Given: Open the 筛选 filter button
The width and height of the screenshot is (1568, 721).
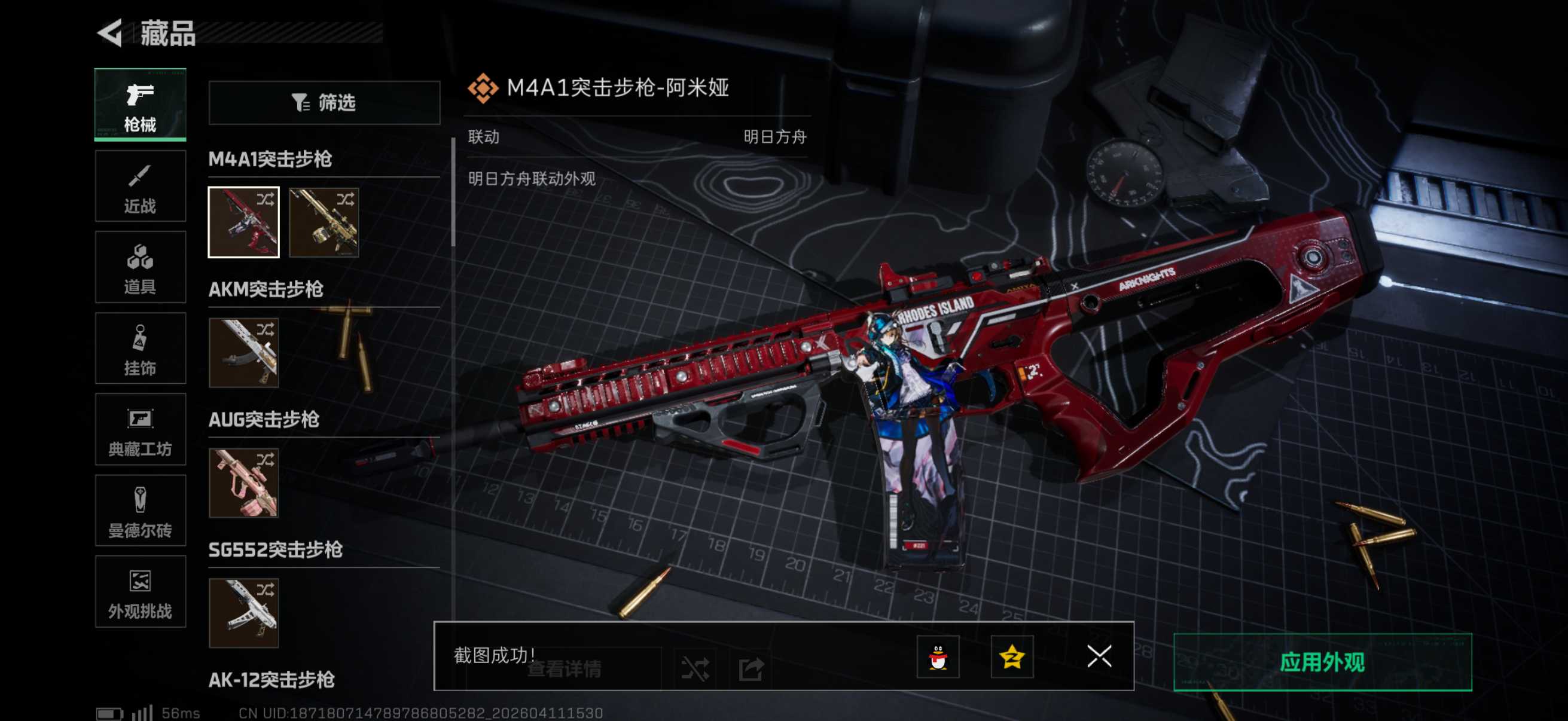Looking at the screenshot, I should pos(324,103).
